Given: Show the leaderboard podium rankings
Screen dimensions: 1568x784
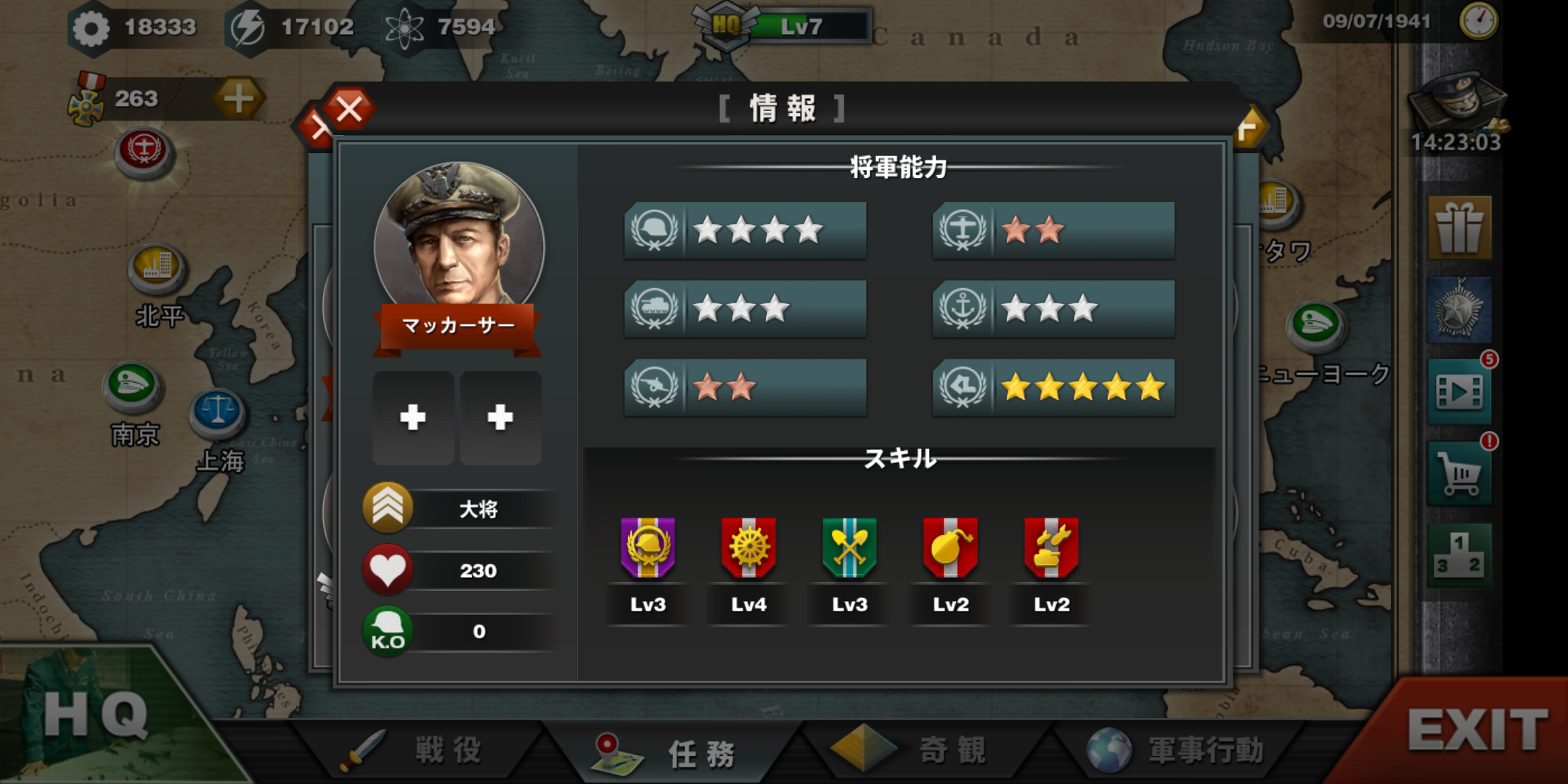Looking at the screenshot, I should click(x=1459, y=555).
